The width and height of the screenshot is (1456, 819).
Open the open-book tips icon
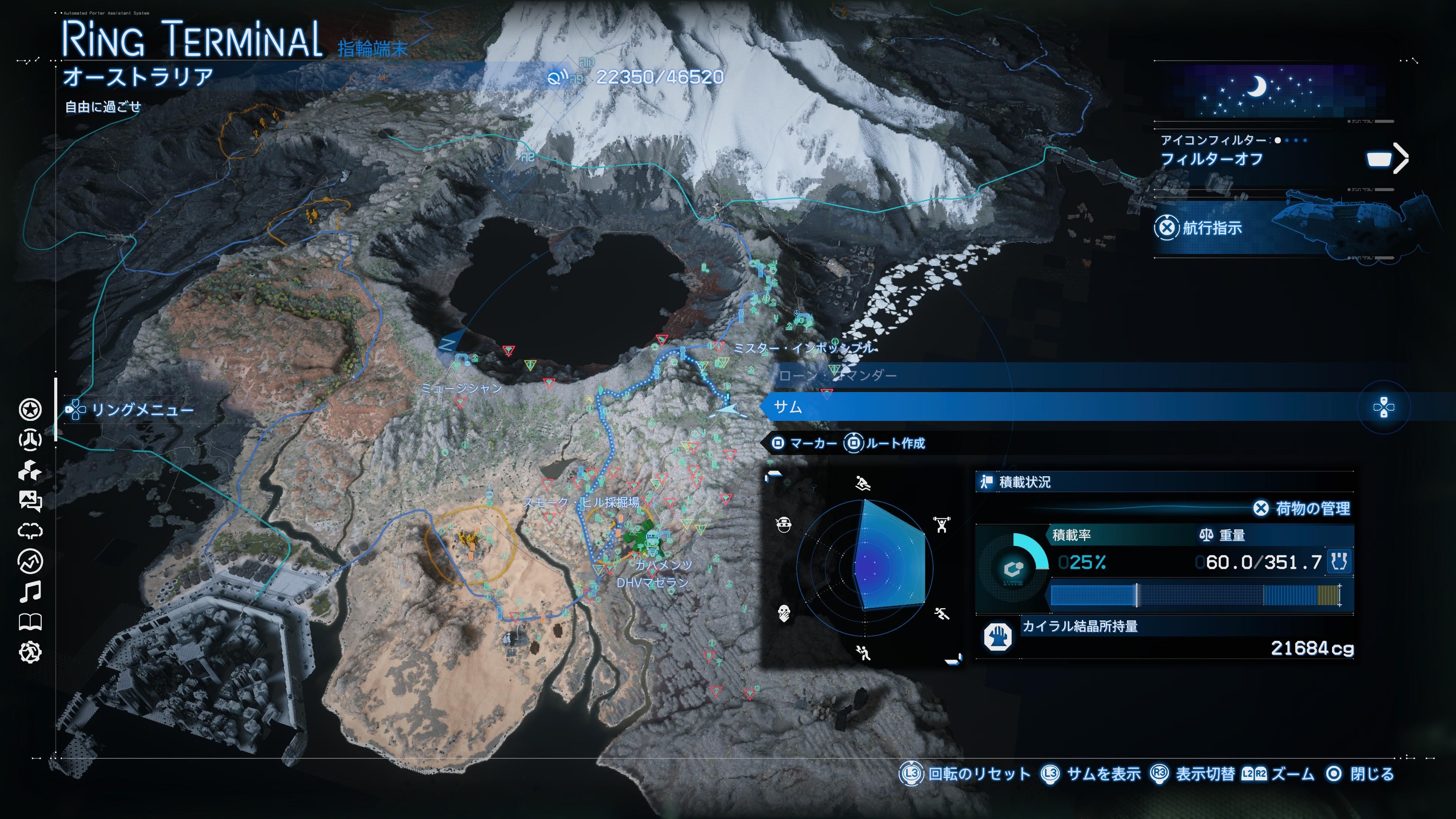(30, 622)
